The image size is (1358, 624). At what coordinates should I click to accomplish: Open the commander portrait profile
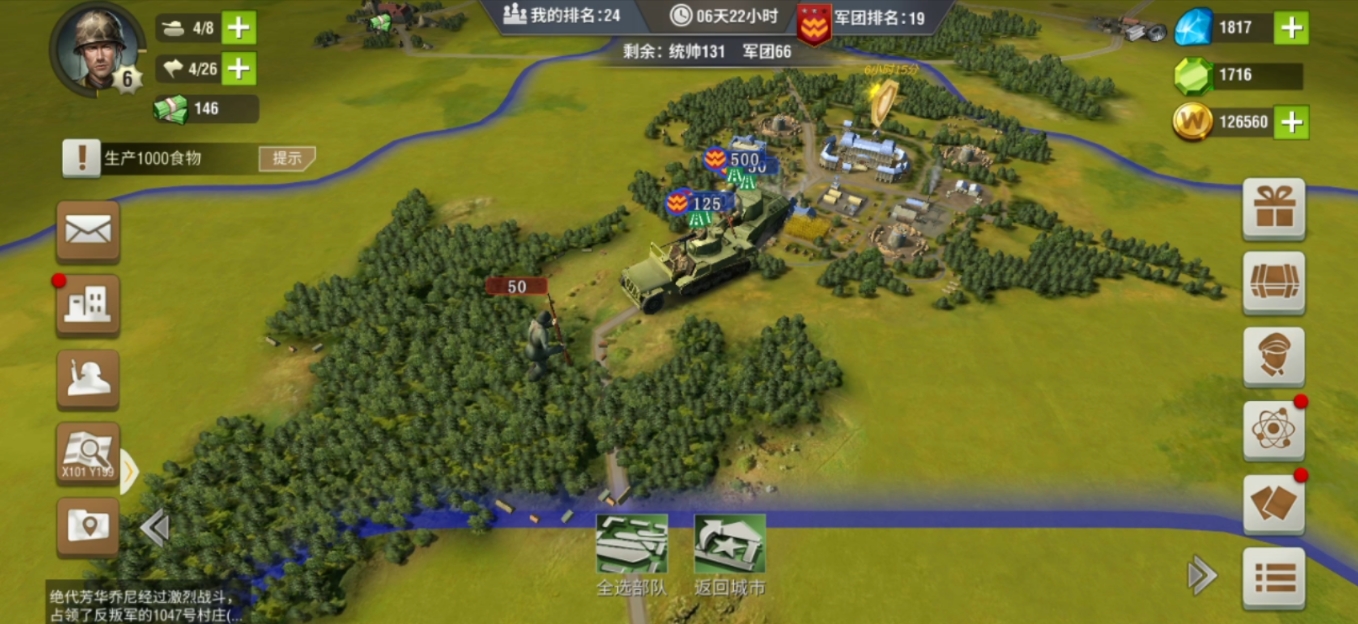pyautogui.click(x=98, y=47)
